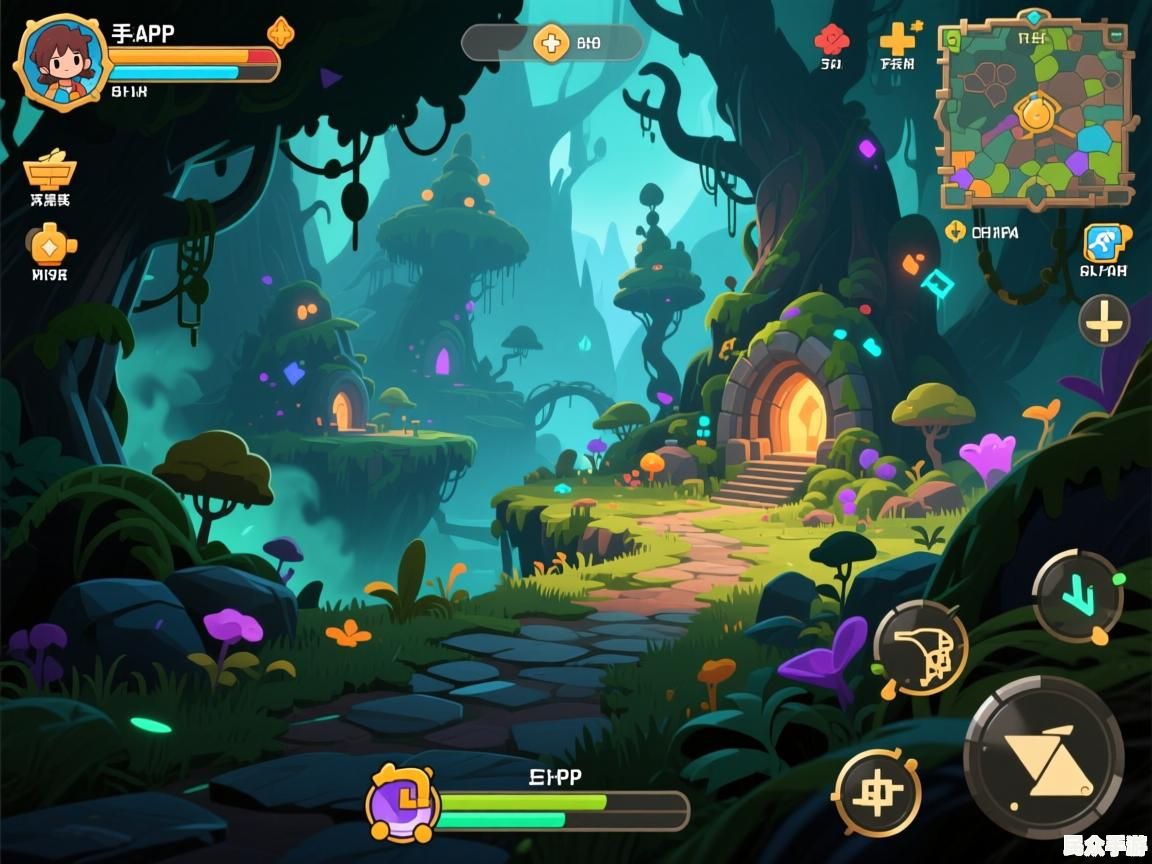Screen dimensions: 1152x864
Task: Tap the orange diamond badge beside the name
Action: 281,33
